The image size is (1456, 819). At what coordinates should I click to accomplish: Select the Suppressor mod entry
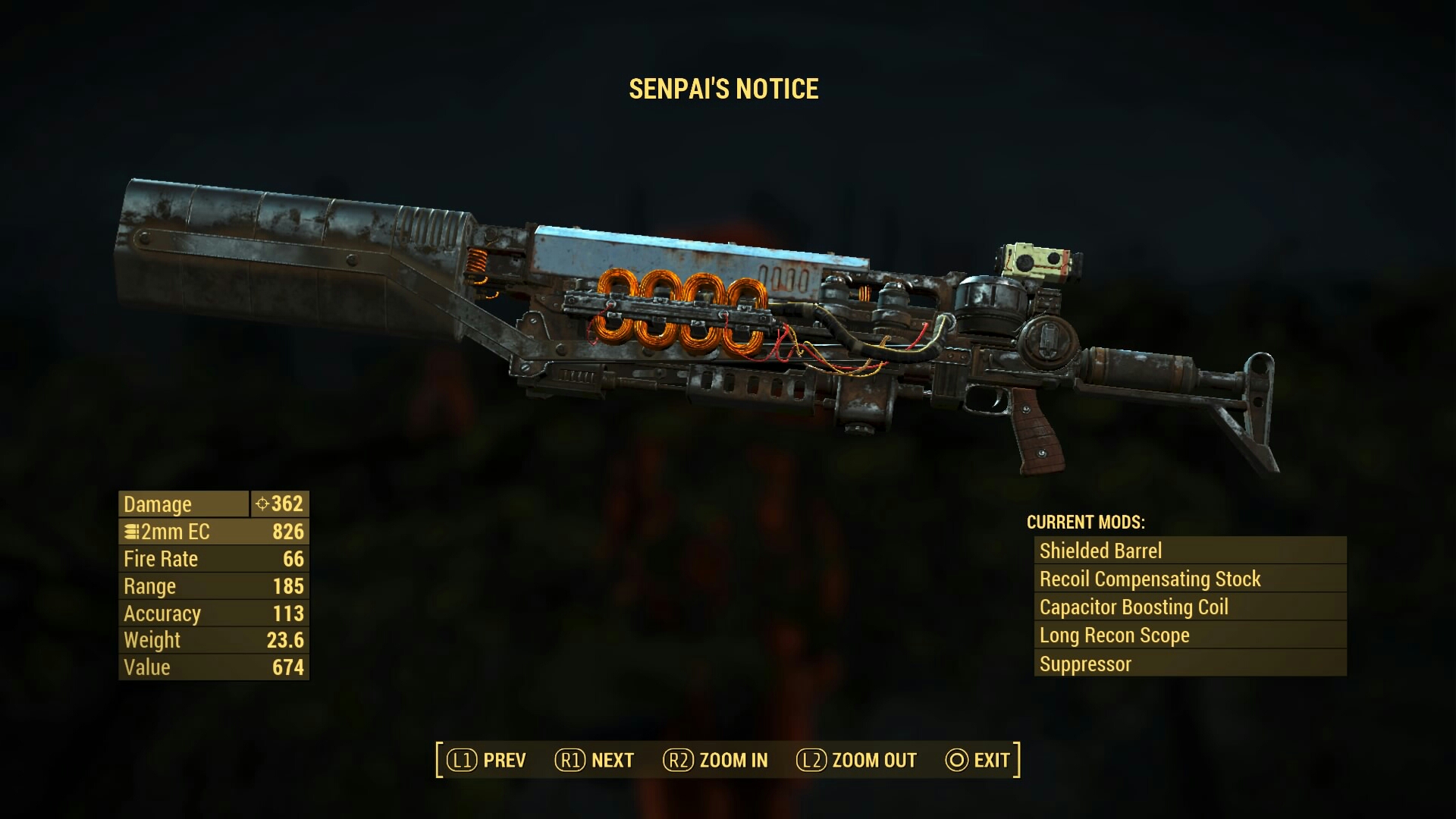(x=1189, y=664)
